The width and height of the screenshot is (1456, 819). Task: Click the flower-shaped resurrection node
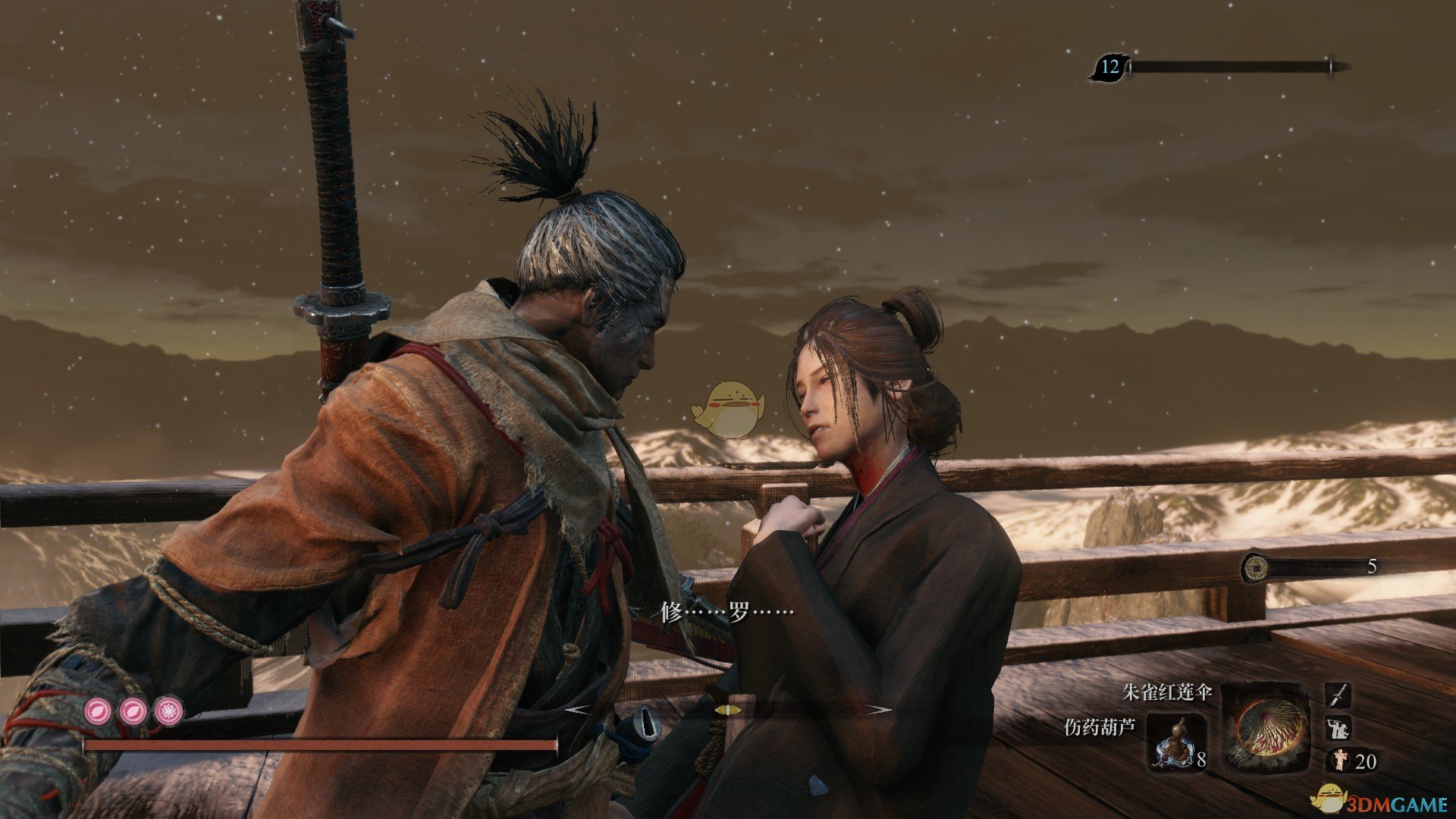click(169, 711)
